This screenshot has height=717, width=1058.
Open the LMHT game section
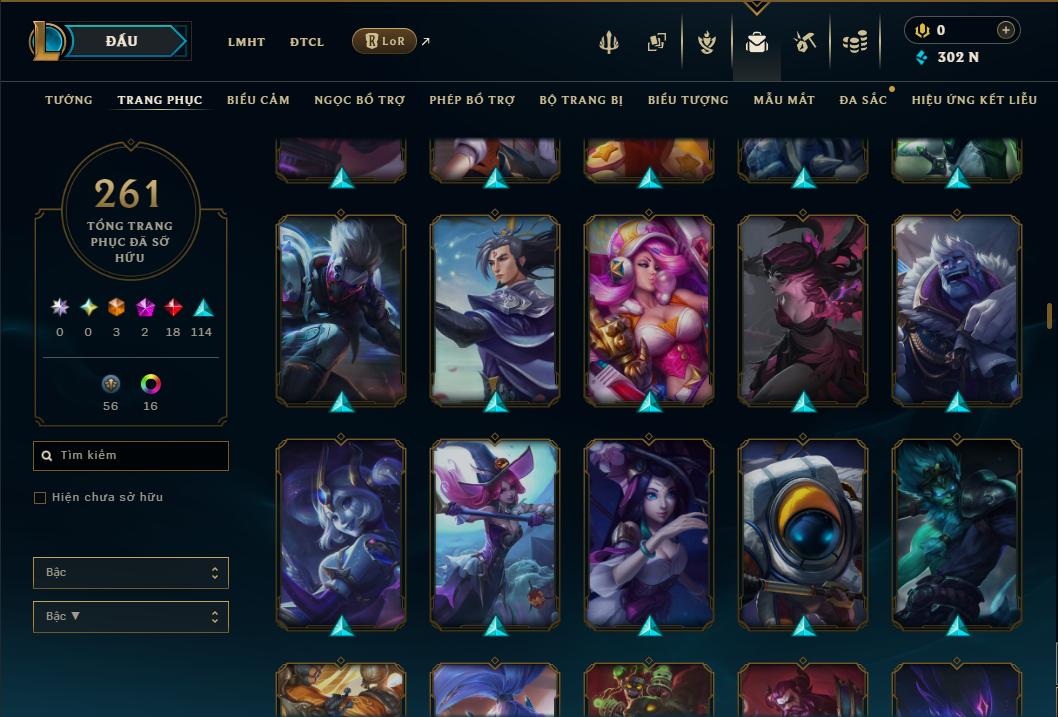(x=246, y=42)
